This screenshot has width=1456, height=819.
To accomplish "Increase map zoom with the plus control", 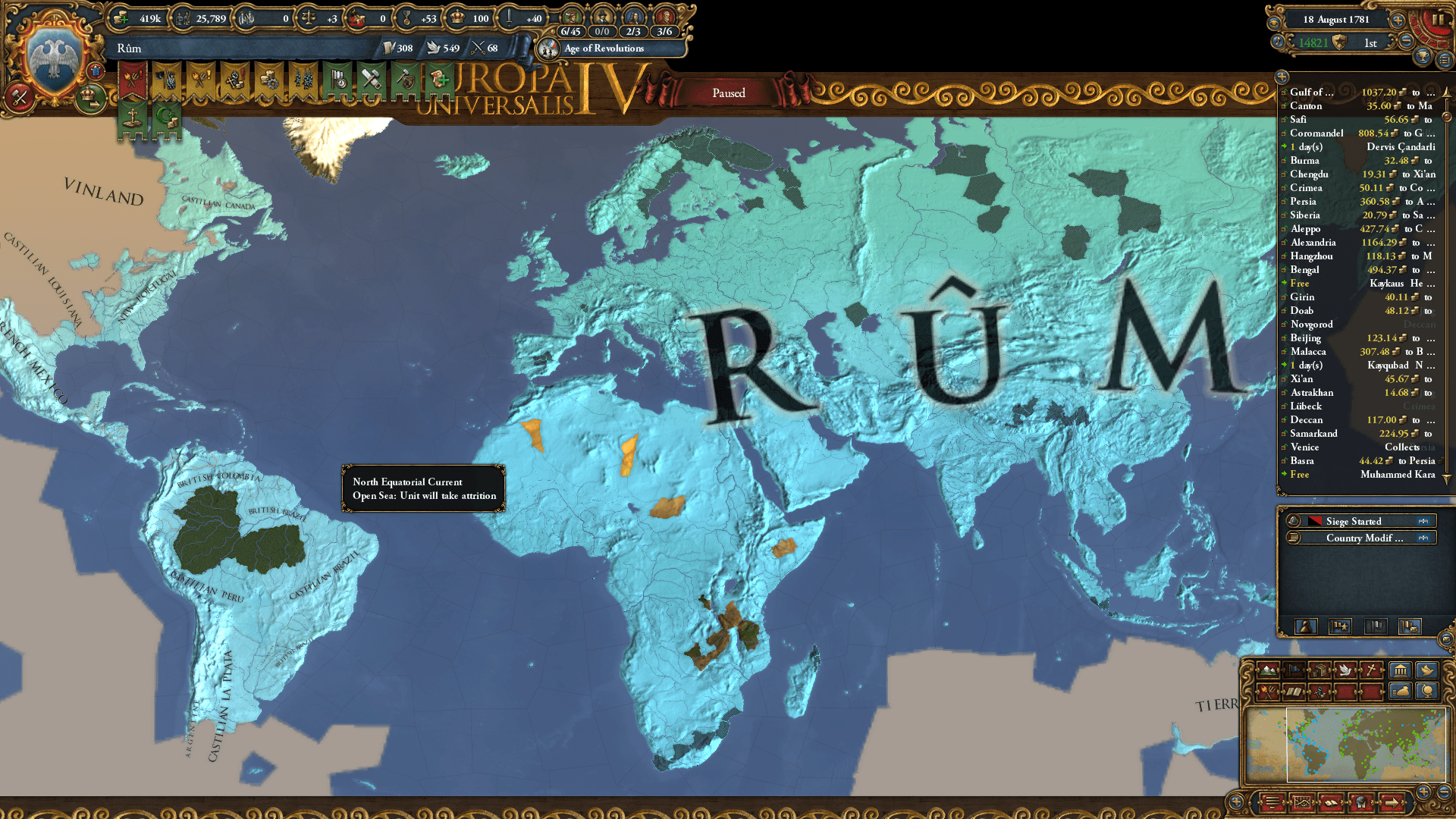I will pos(1423,792).
